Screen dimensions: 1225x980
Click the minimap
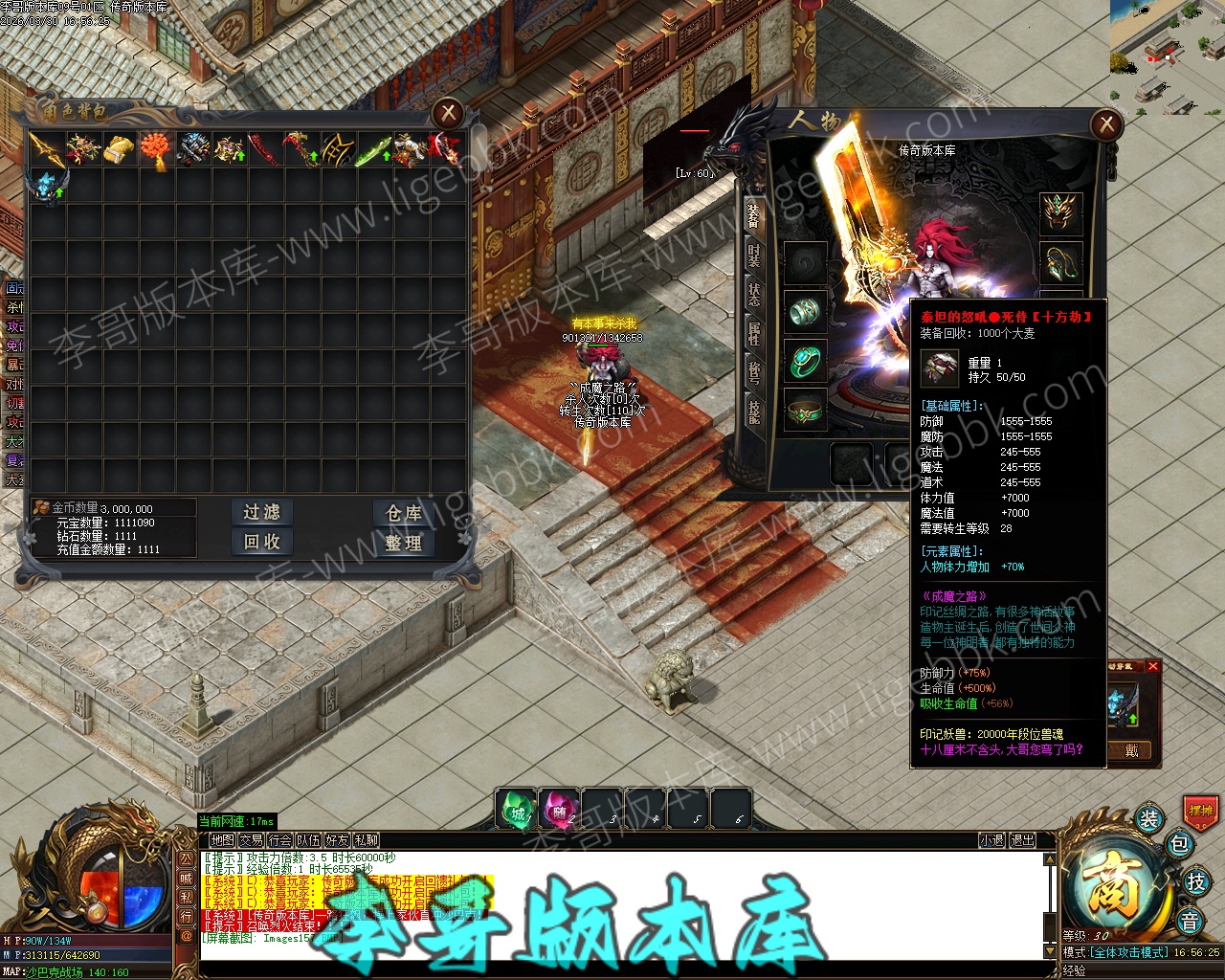click(x=1166, y=56)
